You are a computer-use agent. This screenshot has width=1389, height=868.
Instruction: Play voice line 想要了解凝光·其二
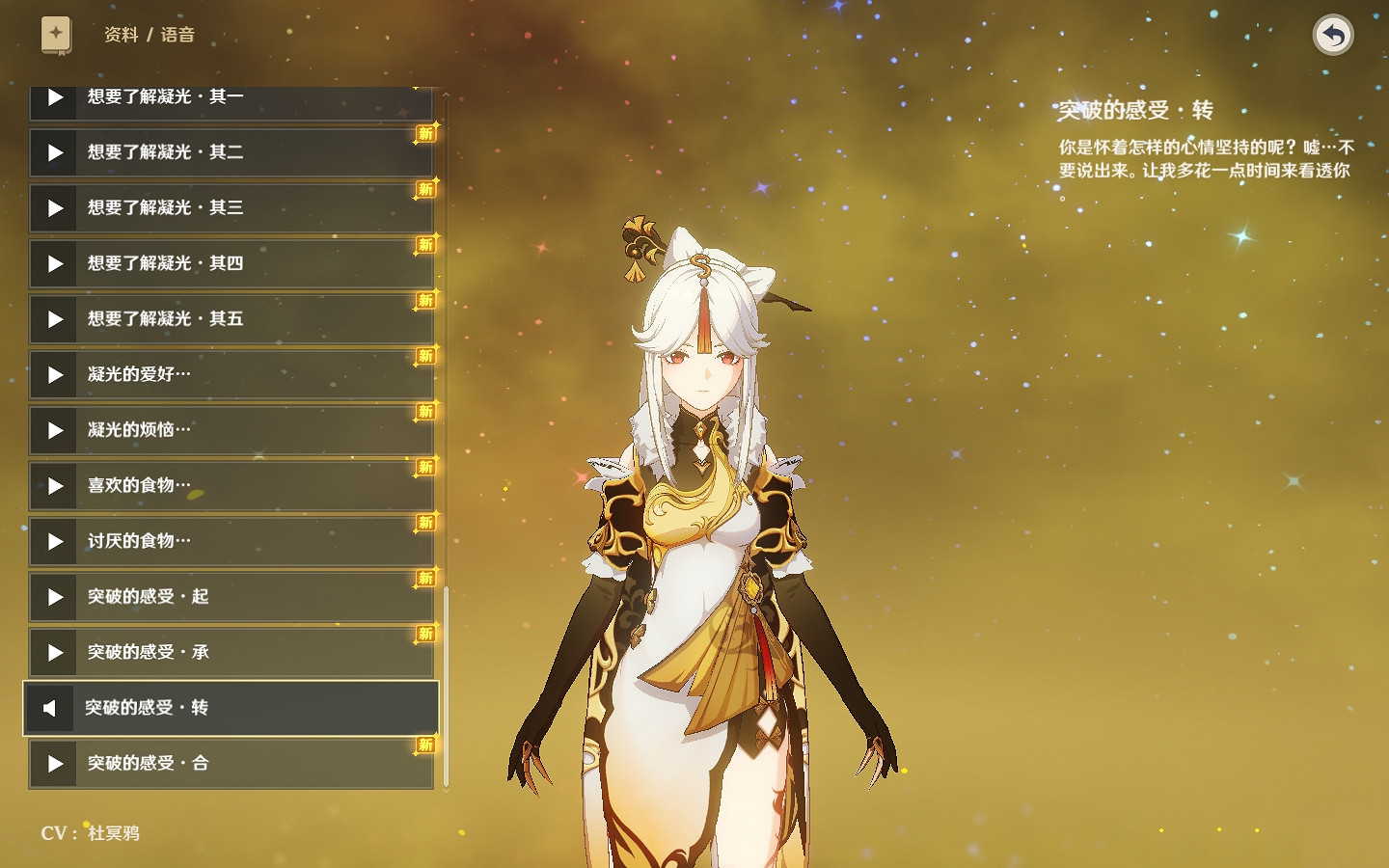[x=55, y=152]
